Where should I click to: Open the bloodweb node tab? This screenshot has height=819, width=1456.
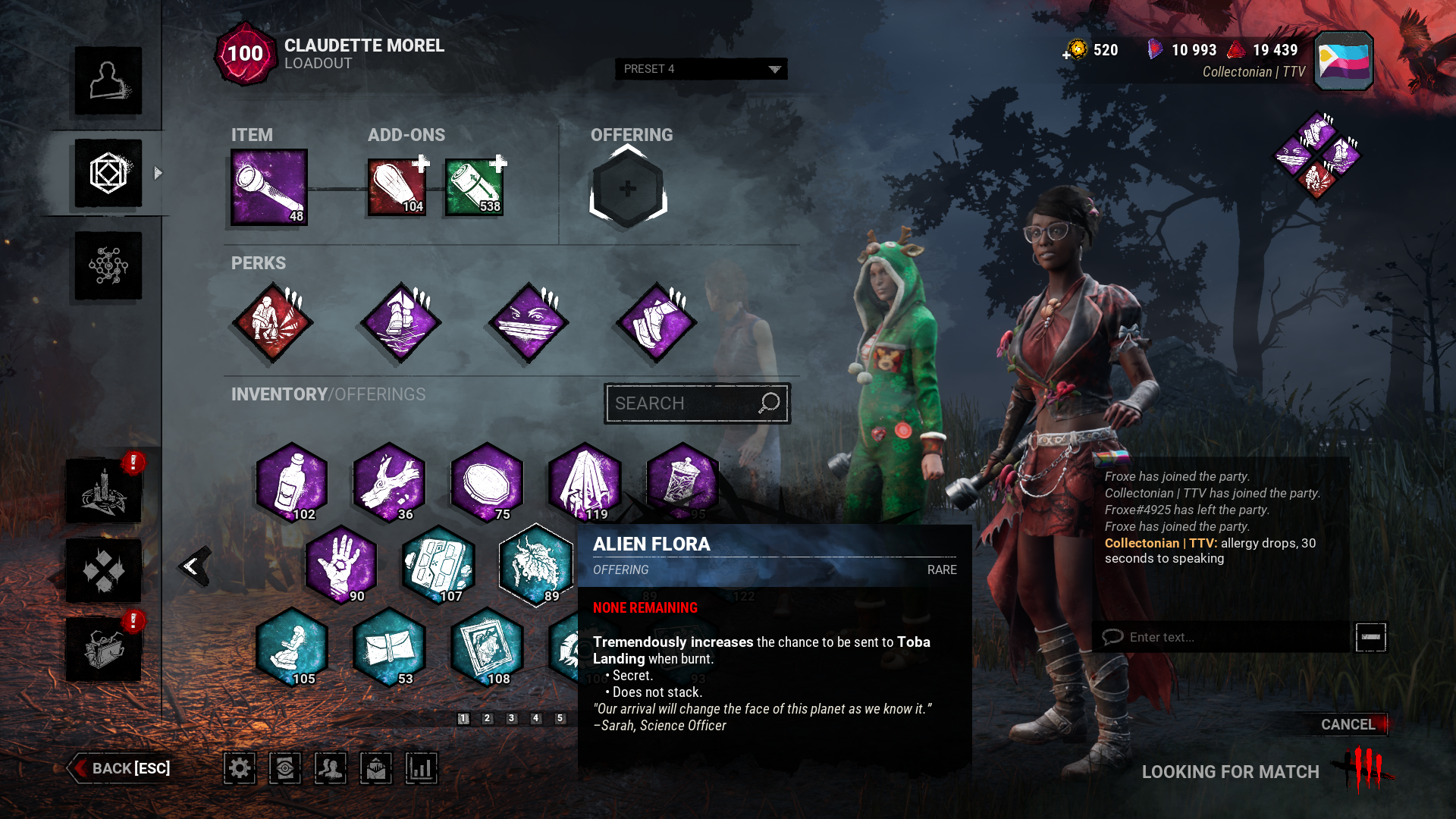[x=108, y=265]
